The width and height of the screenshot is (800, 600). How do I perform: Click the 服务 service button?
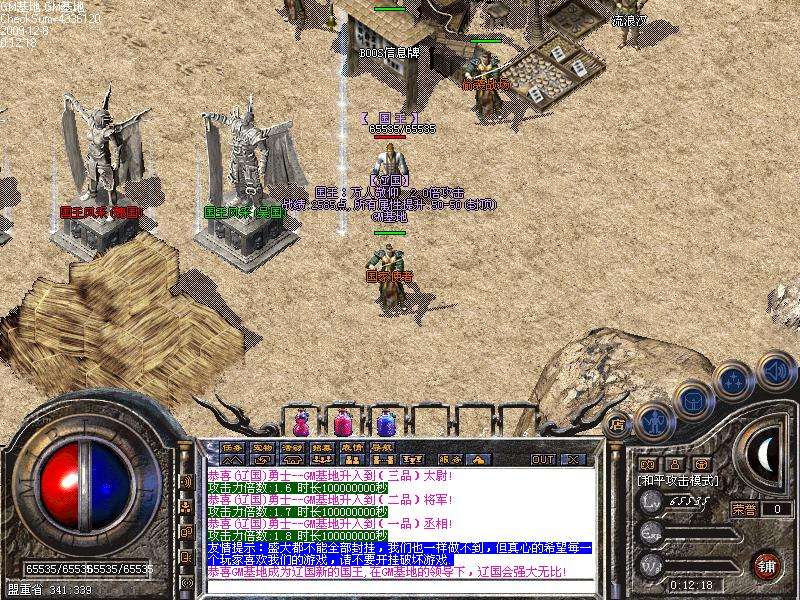450,459
